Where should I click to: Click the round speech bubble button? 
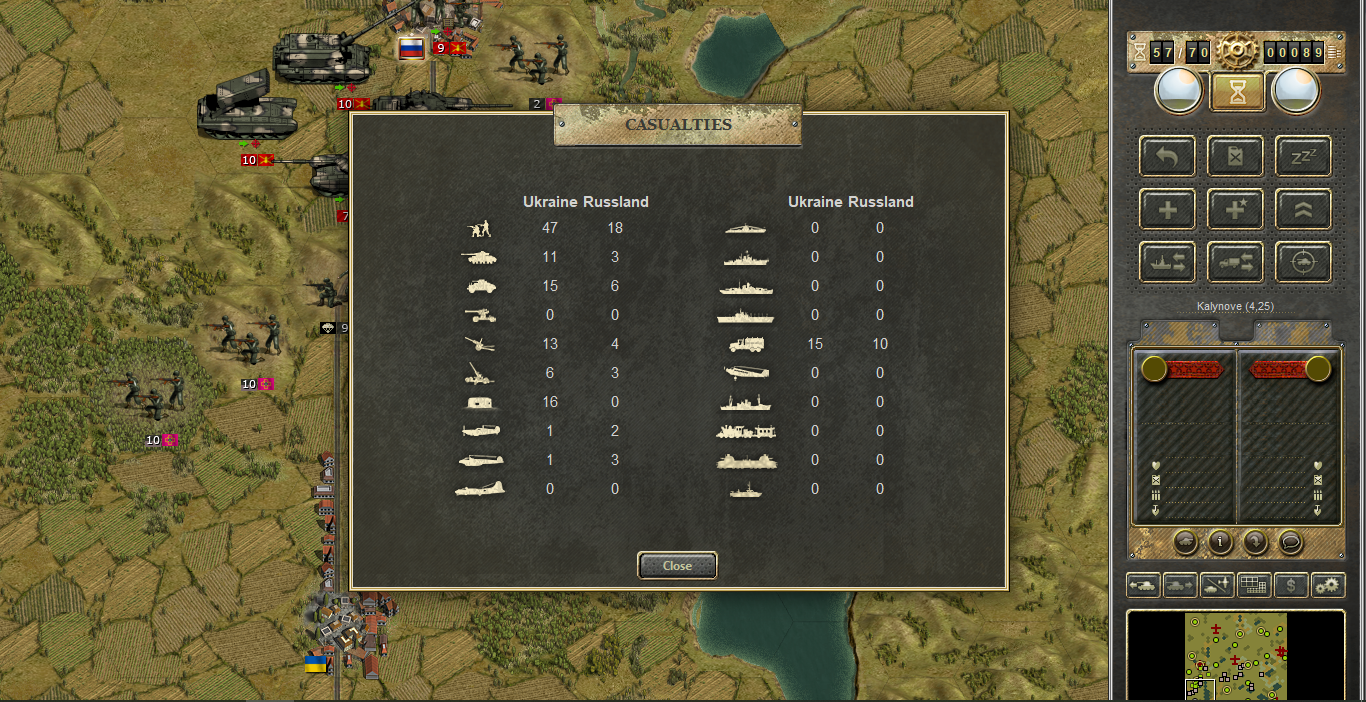[1291, 542]
